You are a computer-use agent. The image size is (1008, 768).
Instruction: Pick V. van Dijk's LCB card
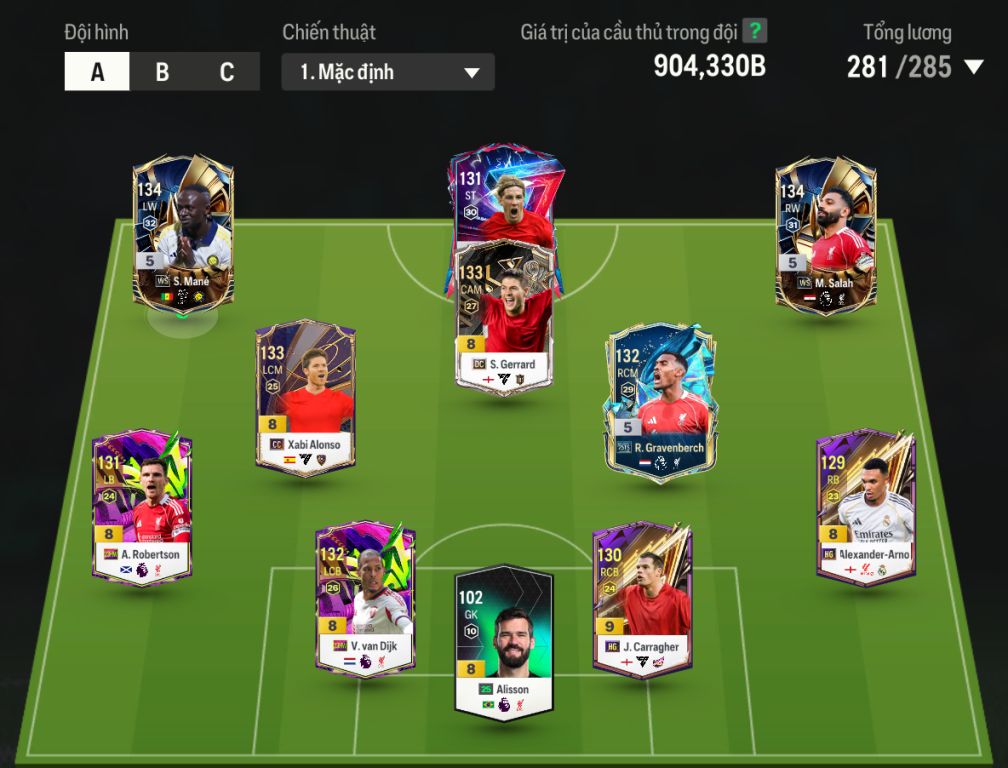click(365, 598)
